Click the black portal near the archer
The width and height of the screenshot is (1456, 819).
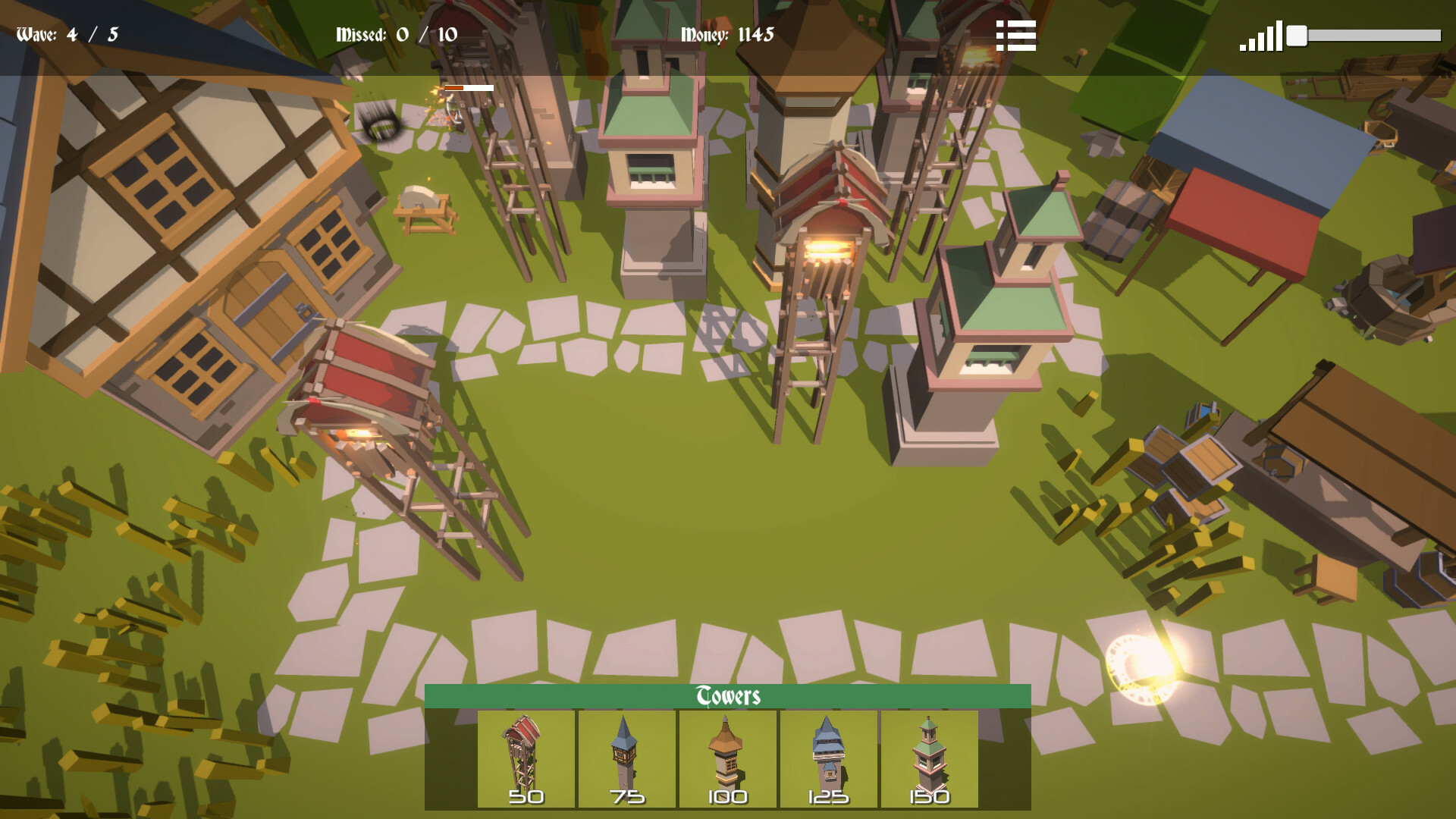pos(383,123)
